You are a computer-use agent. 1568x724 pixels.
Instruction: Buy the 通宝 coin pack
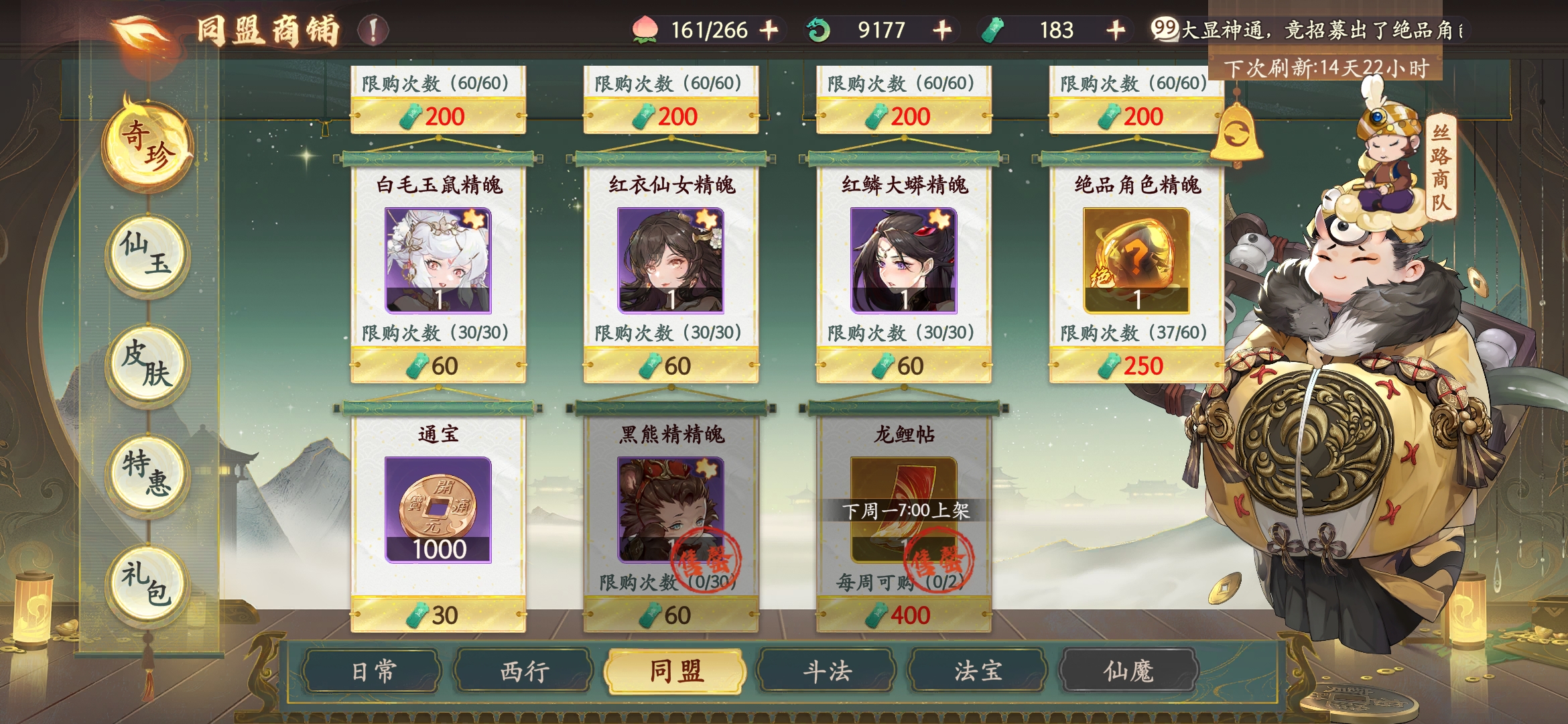[438, 511]
